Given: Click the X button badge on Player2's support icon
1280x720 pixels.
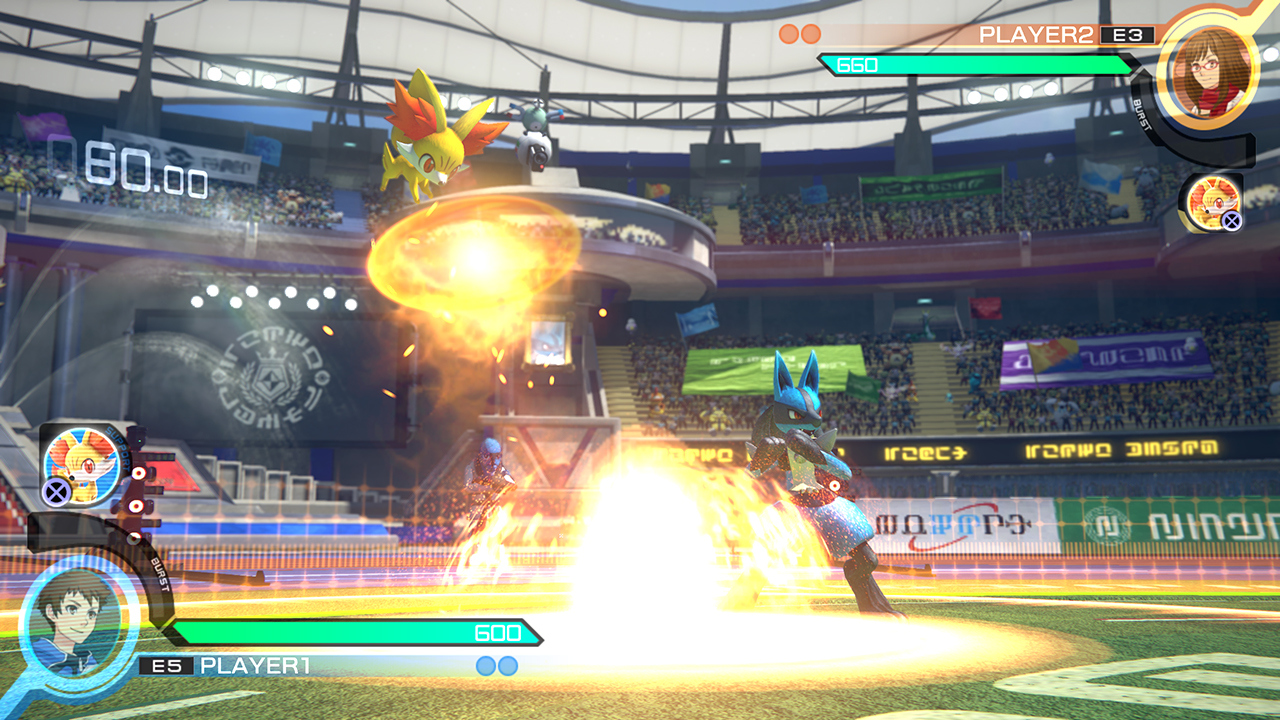Looking at the screenshot, I should 1230,220.
